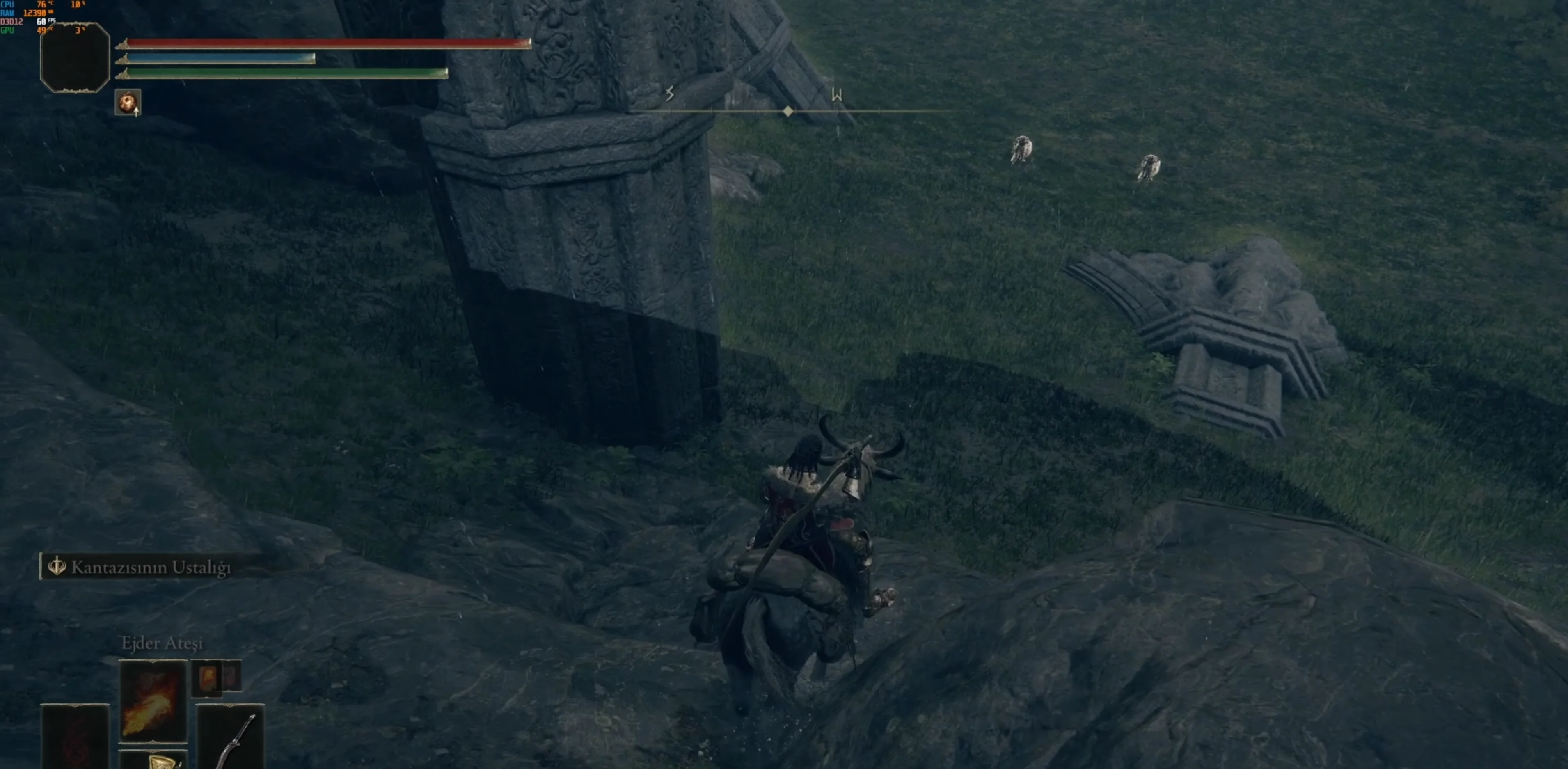Click the dark red left-hand equipment slot
The image size is (1568, 769).
[74, 737]
